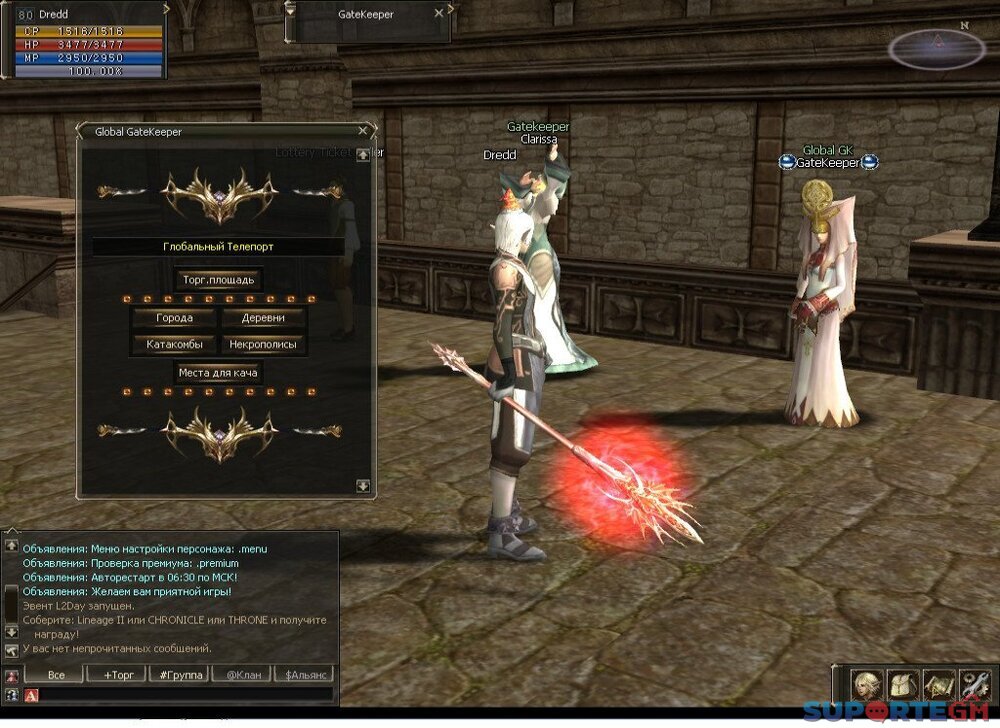Click the oval compass radar
The width and height of the screenshot is (1000, 728).
tap(937, 48)
